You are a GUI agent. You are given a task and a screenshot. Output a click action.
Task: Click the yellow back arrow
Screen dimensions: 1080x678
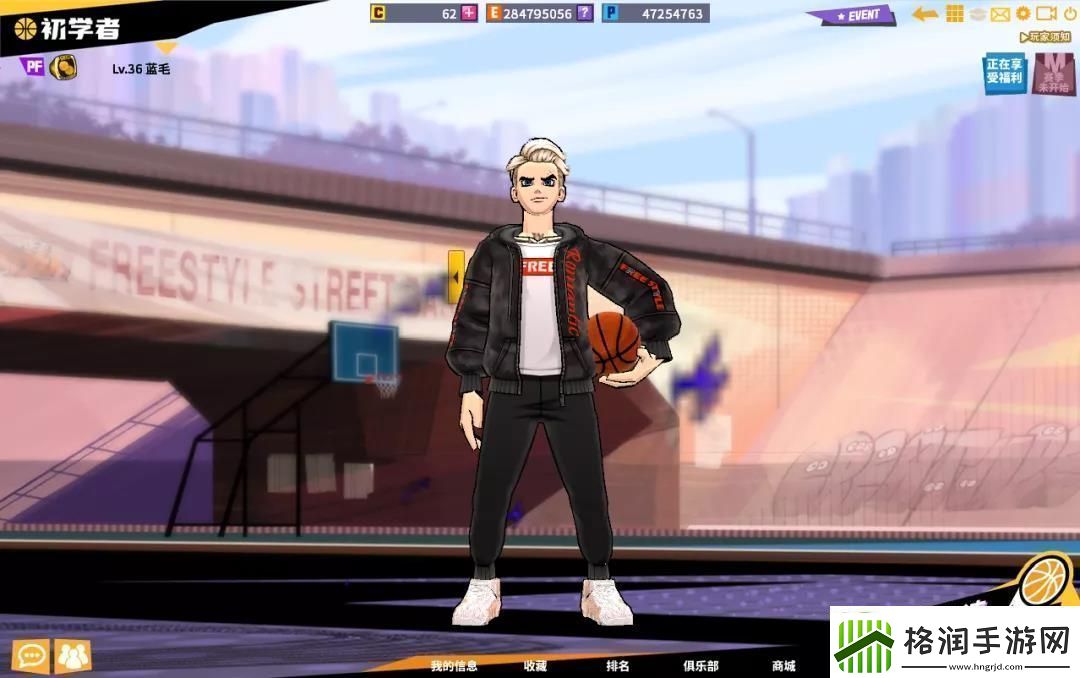pos(925,14)
